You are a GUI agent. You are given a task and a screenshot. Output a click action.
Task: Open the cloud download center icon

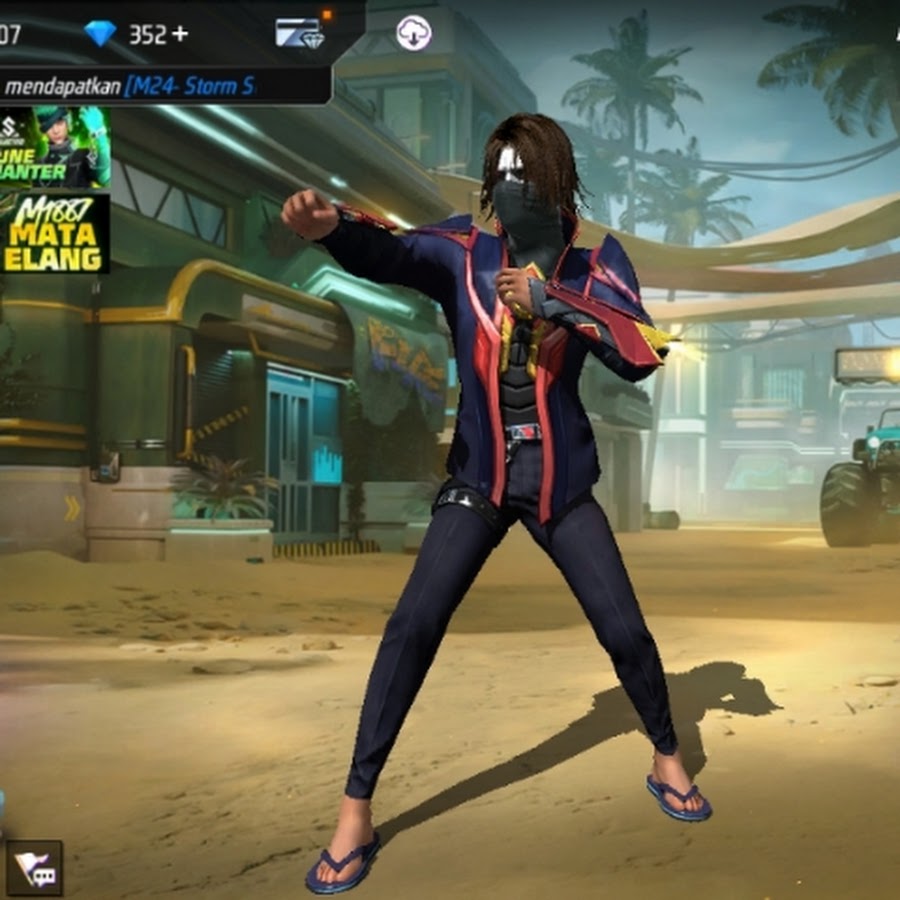tap(413, 33)
